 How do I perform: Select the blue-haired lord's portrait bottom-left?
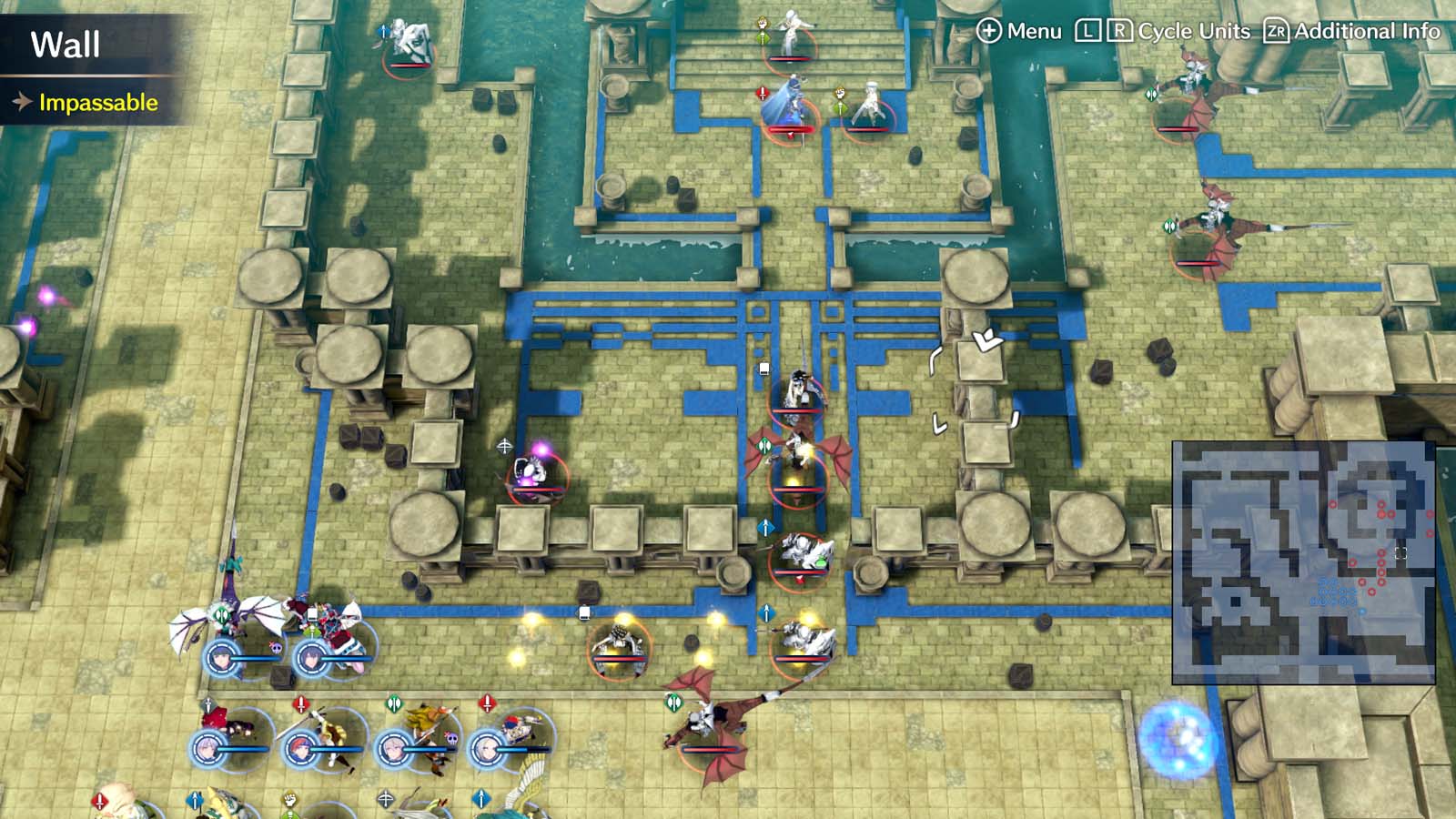click(220, 659)
